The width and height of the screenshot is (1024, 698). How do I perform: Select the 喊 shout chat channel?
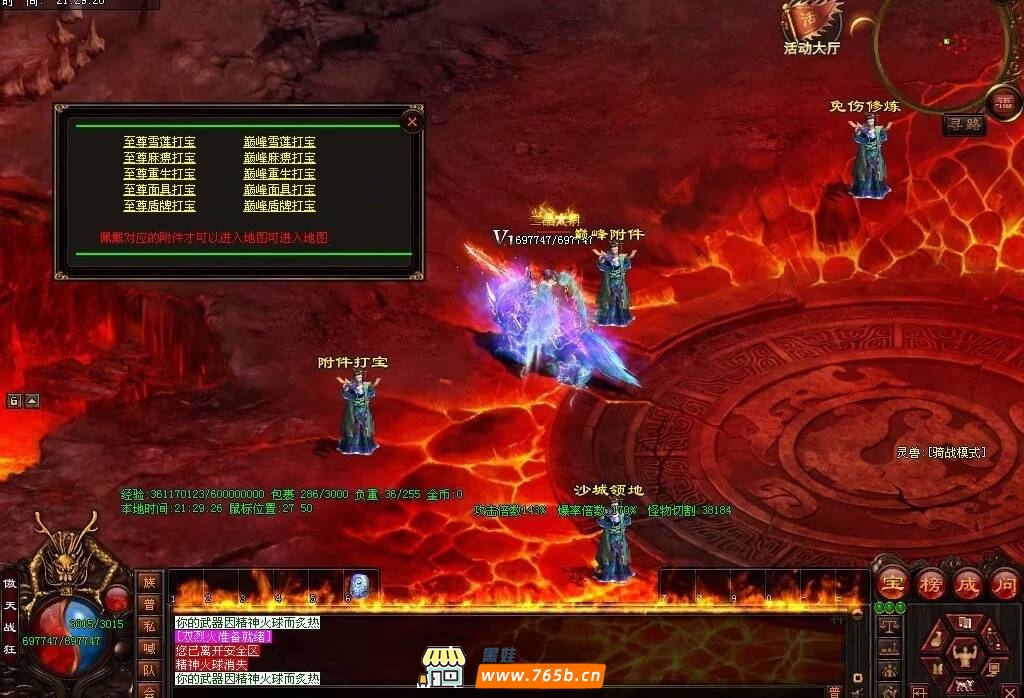(x=148, y=647)
